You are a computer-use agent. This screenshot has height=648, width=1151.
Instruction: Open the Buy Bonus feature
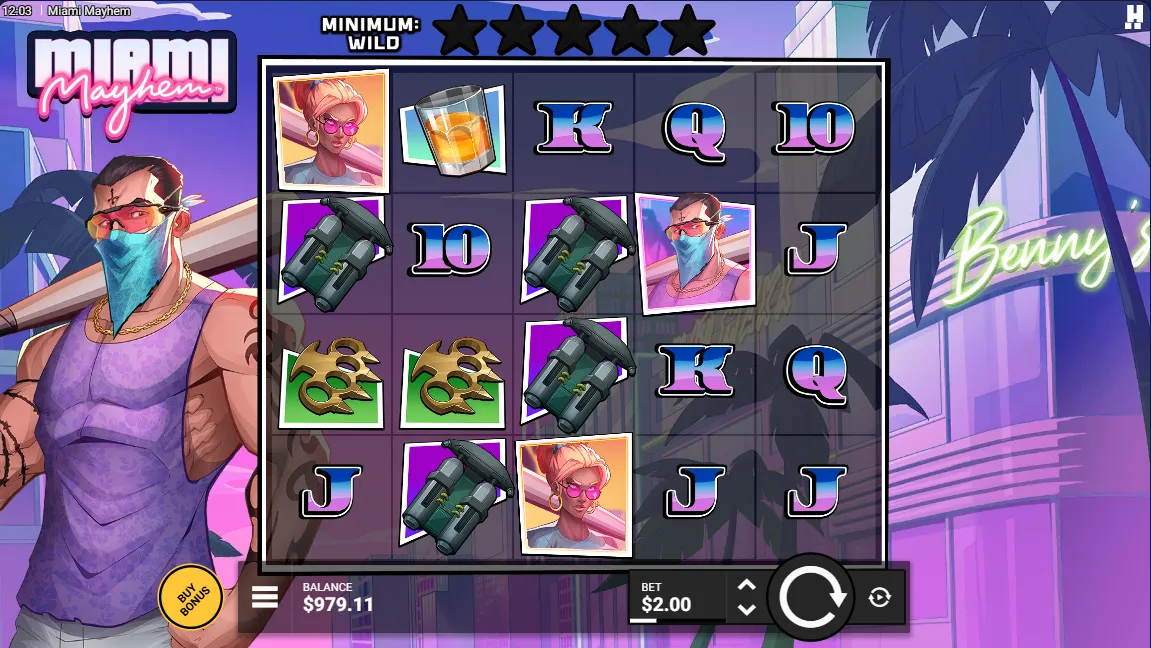coord(190,597)
